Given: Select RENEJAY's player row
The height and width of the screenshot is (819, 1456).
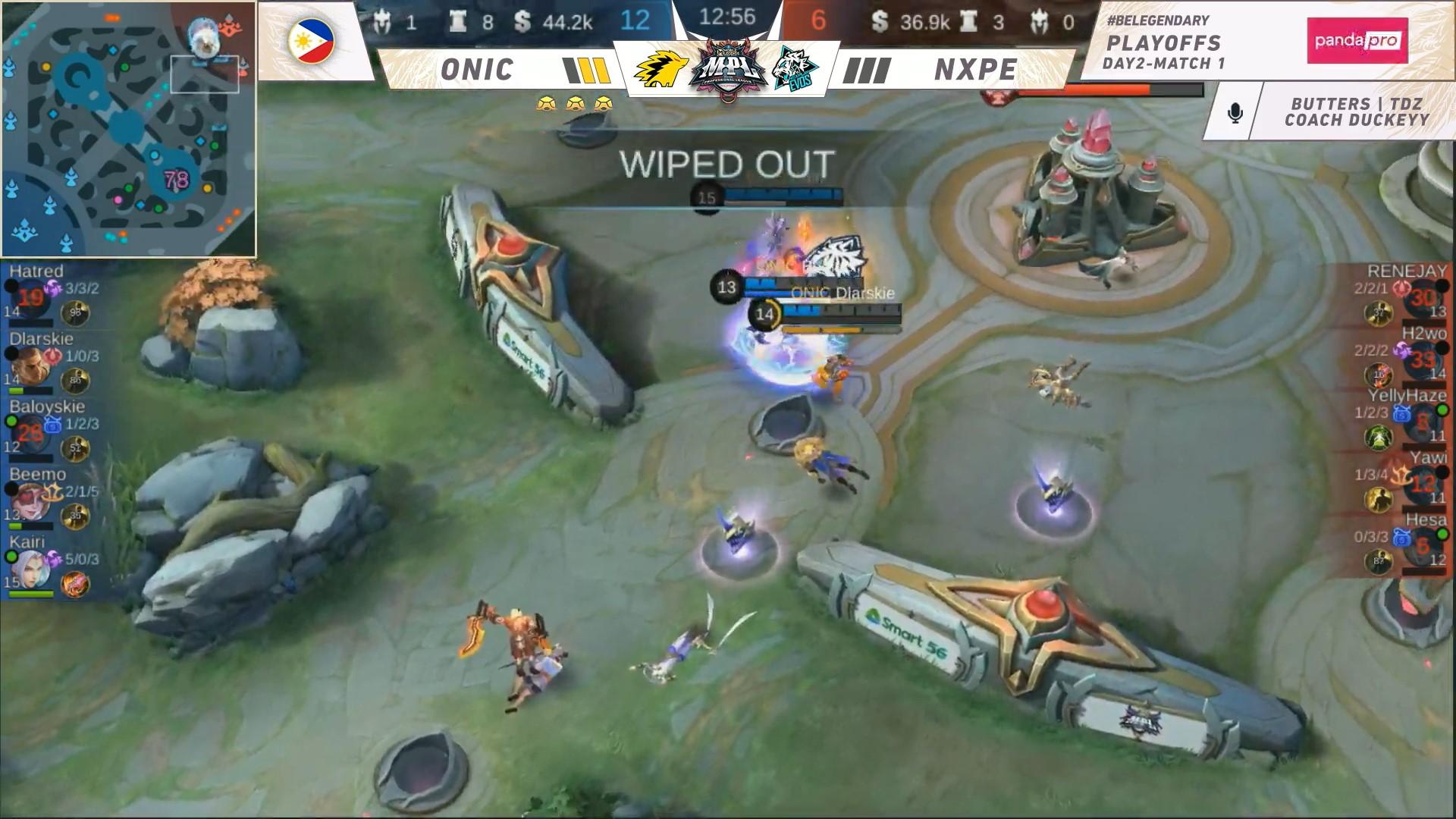Looking at the screenshot, I should [x=1399, y=296].
